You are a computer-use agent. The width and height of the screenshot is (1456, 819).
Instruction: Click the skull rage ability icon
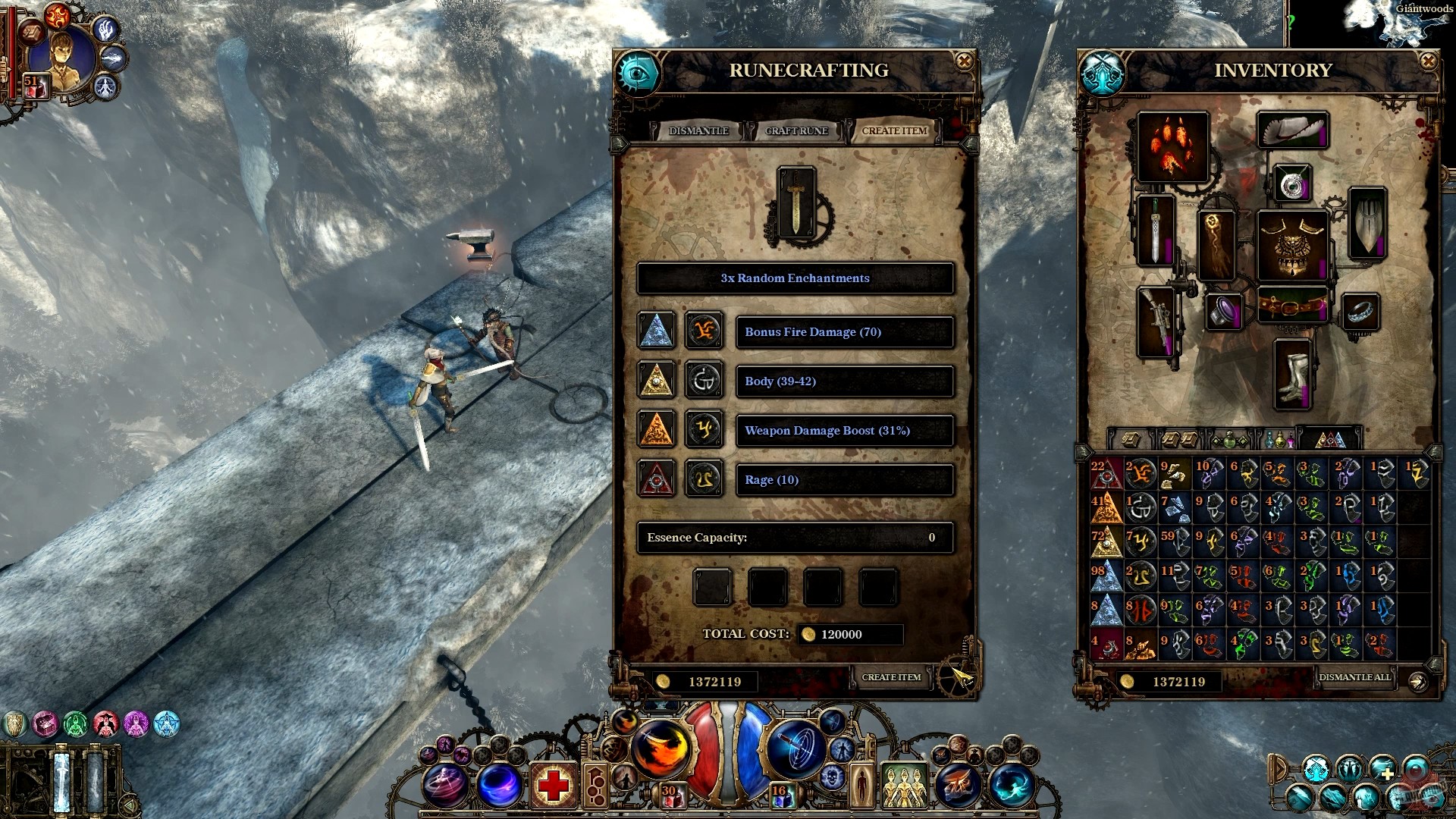[833, 776]
